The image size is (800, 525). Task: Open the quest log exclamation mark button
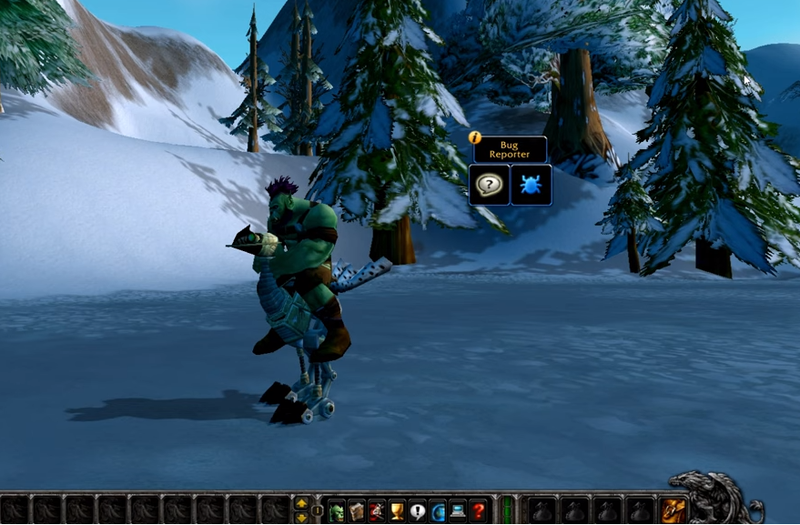pyautogui.click(x=417, y=510)
